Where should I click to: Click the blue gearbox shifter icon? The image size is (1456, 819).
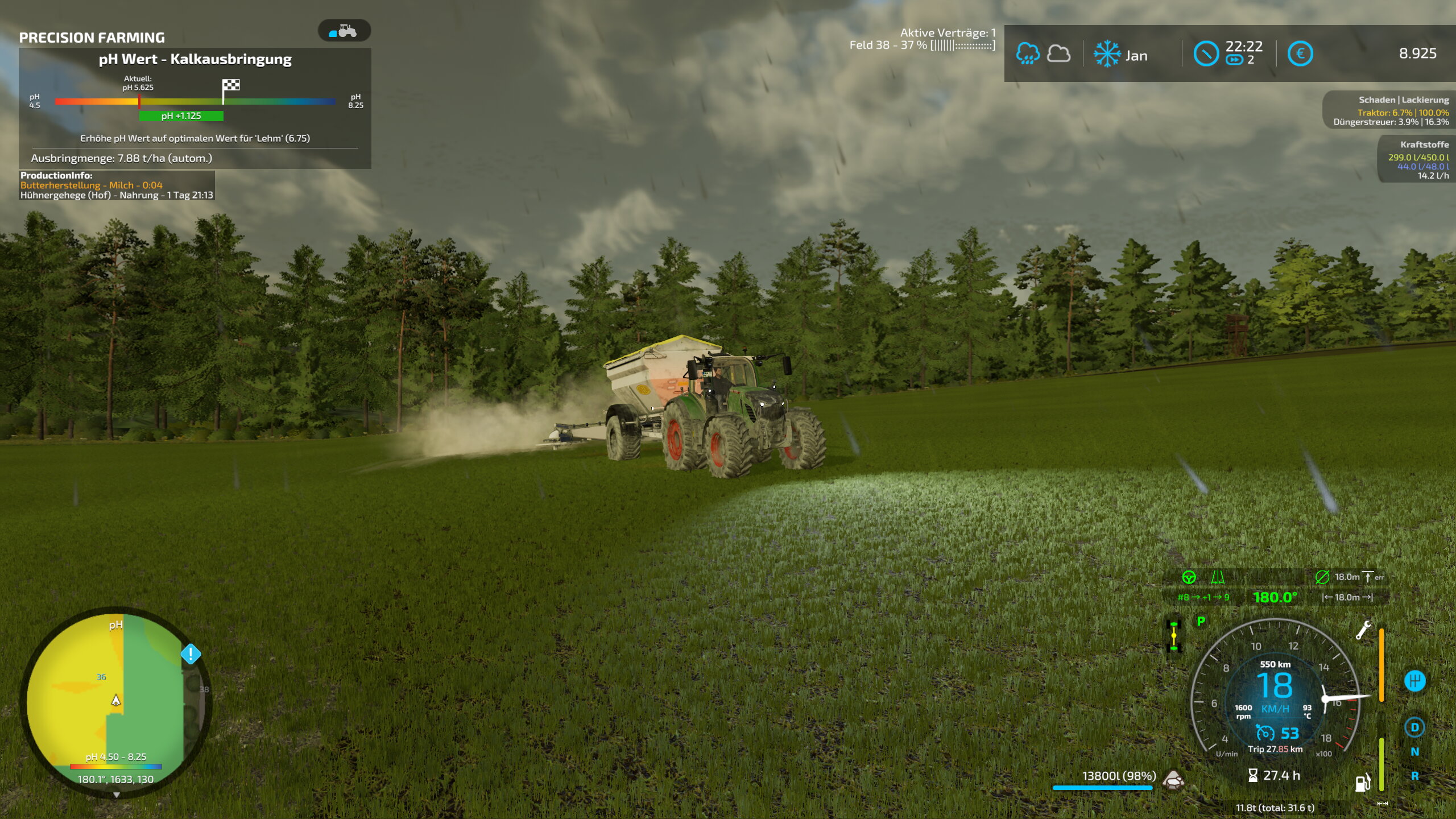pyautogui.click(x=1414, y=680)
